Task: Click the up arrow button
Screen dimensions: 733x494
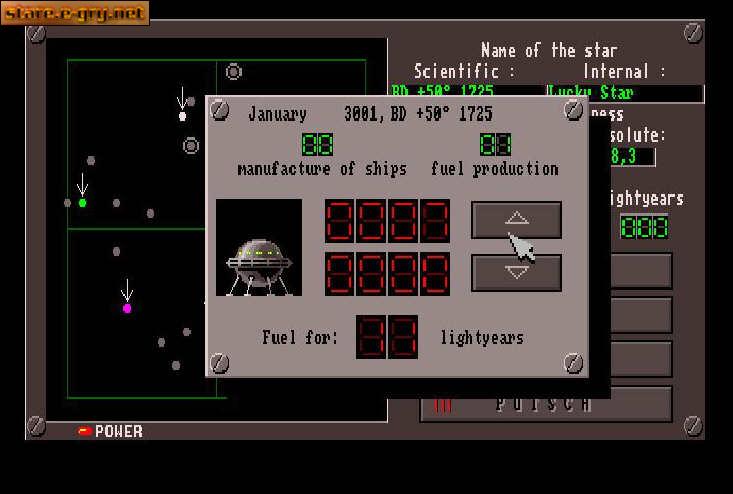Action: 516,219
